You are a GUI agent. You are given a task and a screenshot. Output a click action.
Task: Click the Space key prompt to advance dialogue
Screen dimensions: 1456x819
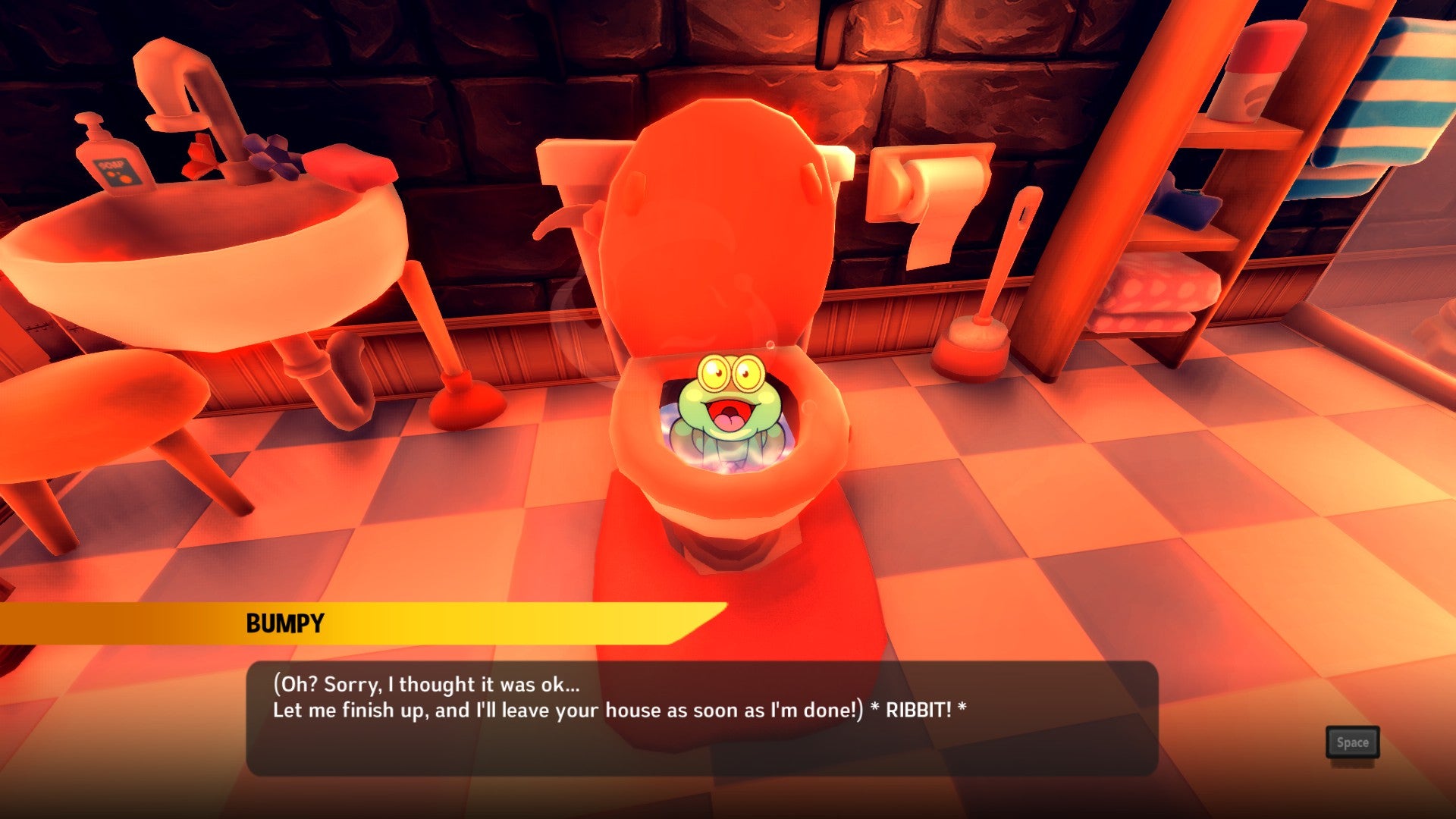click(1353, 743)
